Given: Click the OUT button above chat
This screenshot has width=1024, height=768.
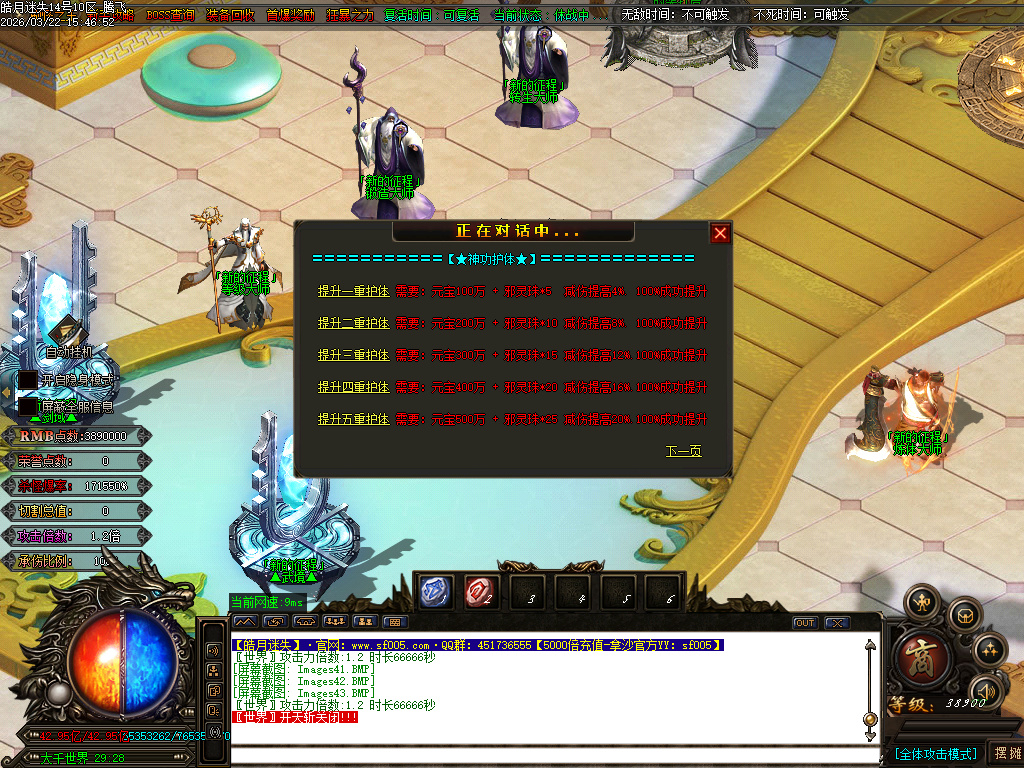Looking at the screenshot, I should coord(805,623).
